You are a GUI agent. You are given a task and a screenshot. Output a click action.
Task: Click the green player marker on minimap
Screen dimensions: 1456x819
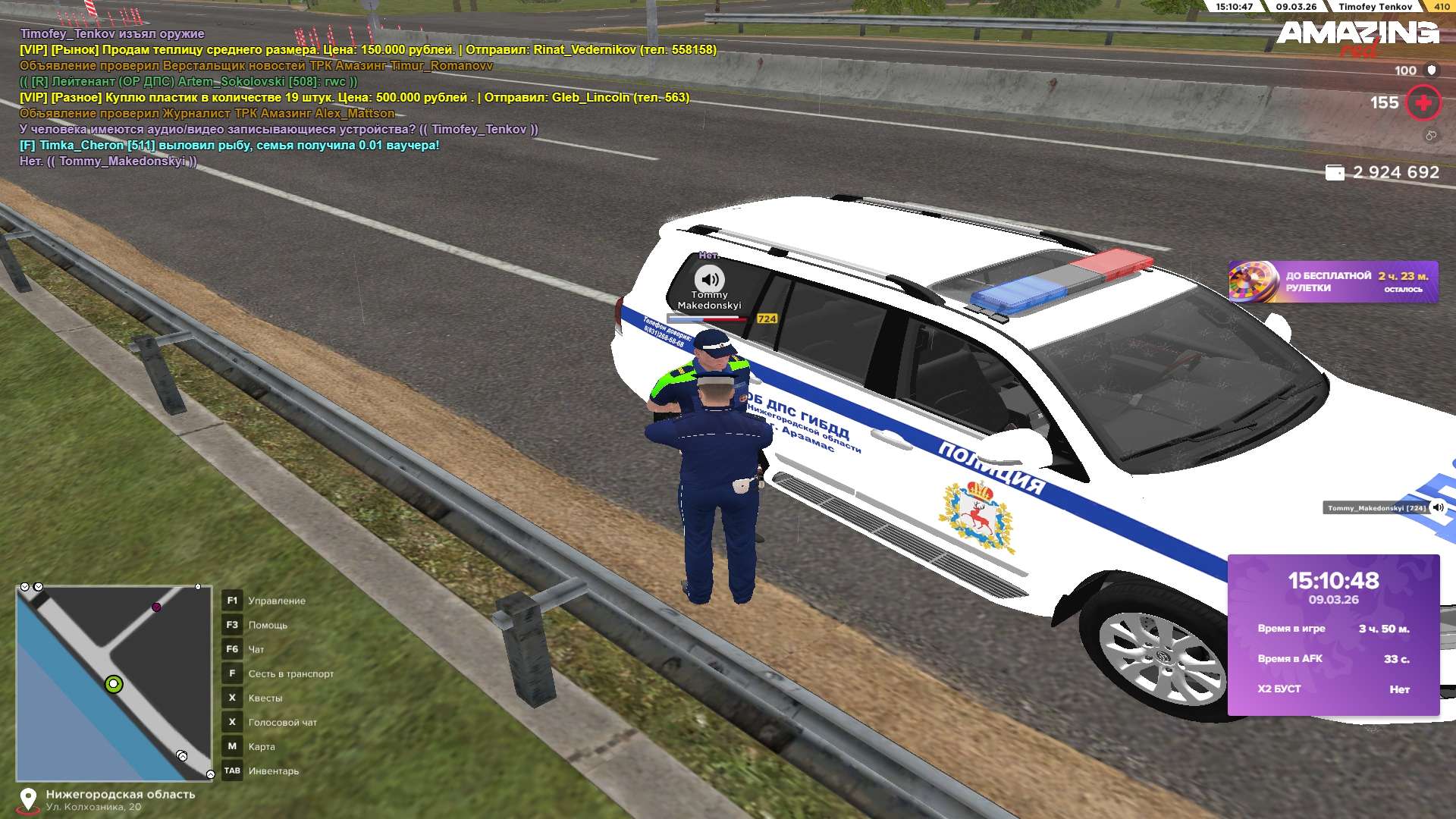[114, 684]
